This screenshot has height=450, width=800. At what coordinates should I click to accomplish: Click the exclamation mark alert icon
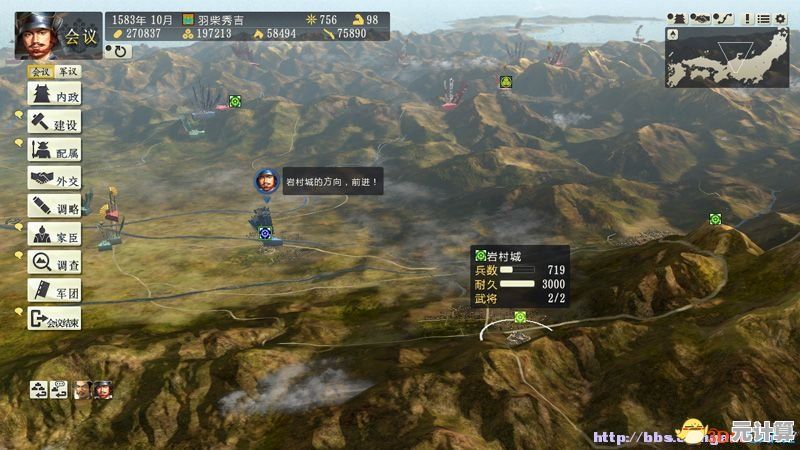click(x=746, y=18)
